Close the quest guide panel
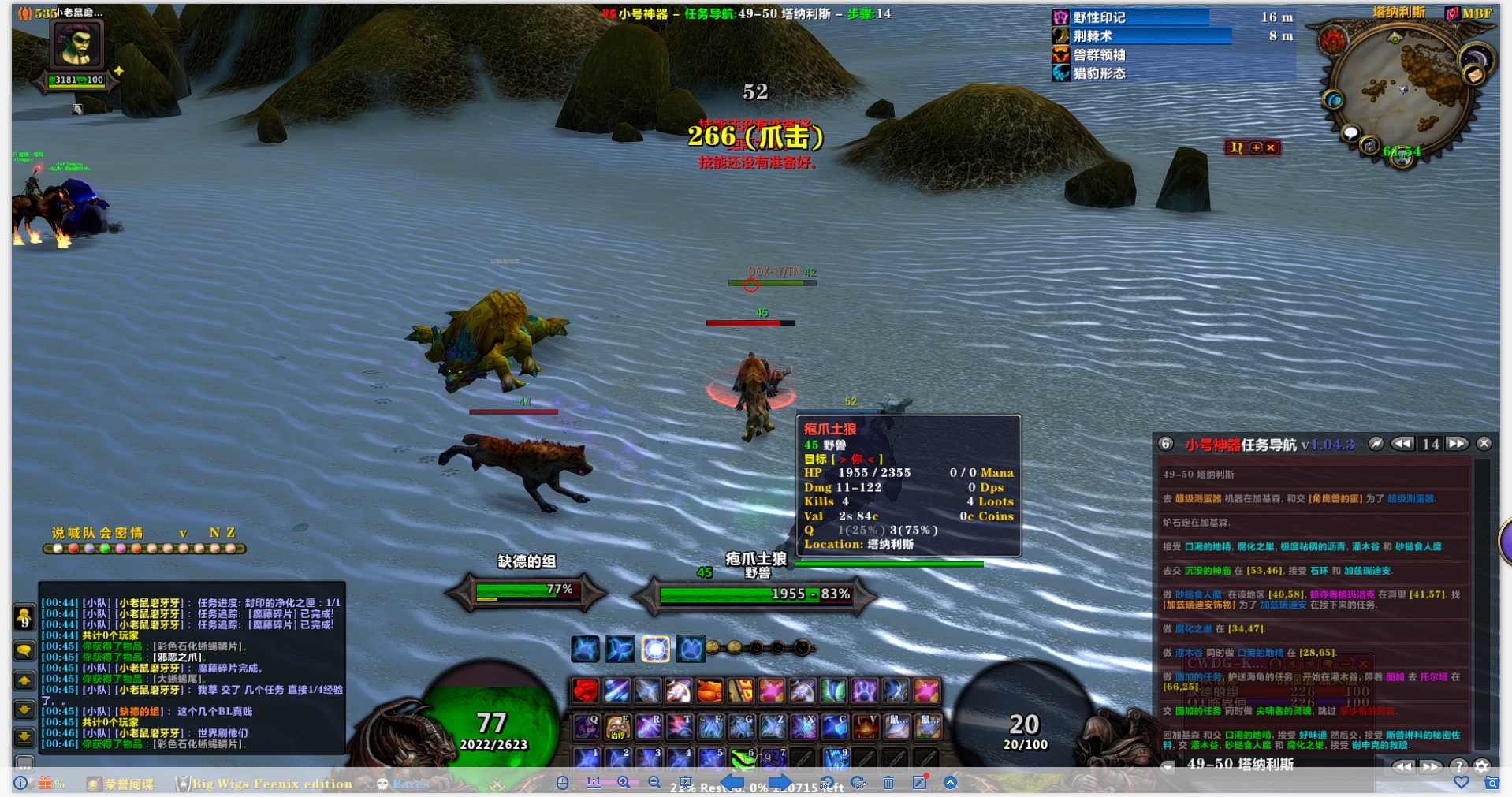Viewport: 1512px width, 797px height. pyautogui.click(x=1484, y=444)
